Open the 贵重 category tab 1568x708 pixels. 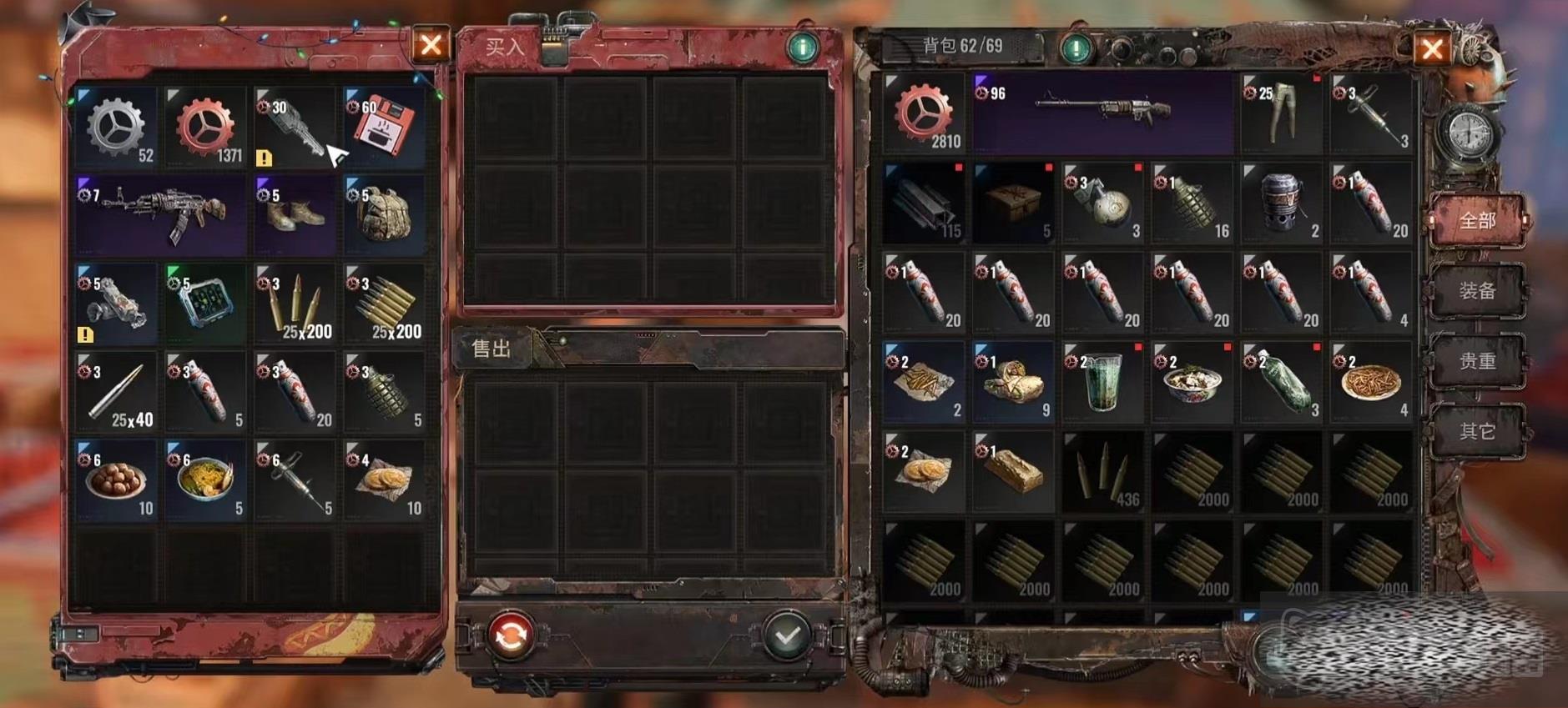(x=1477, y=361)
